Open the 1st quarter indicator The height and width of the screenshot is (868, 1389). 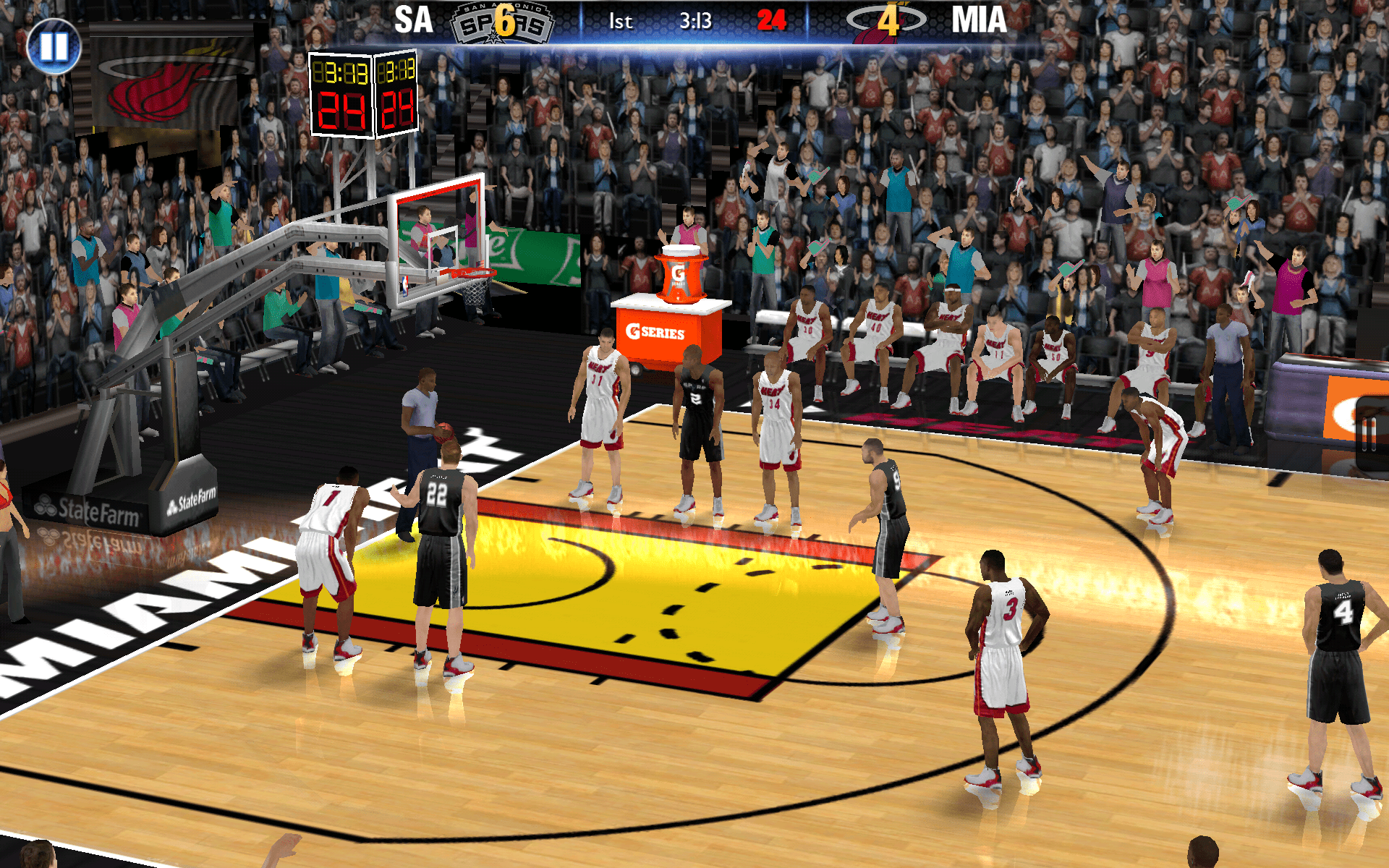tap(621, 21)
